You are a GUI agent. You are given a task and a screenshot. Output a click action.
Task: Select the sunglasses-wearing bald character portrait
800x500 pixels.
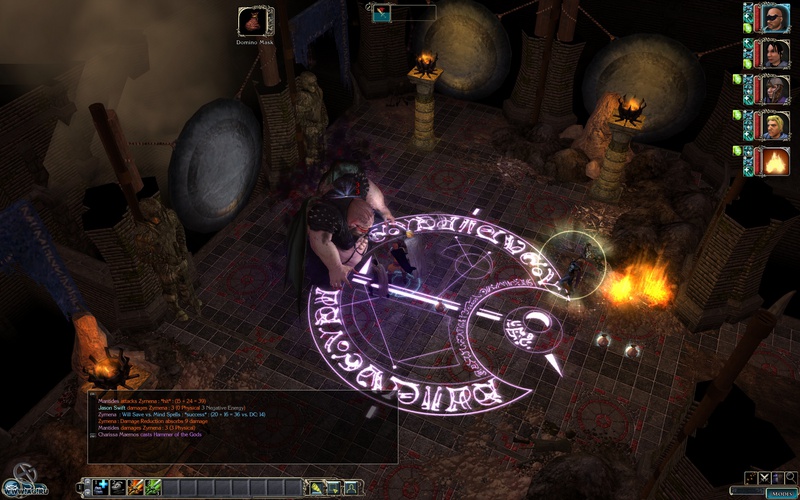point(770,17)
